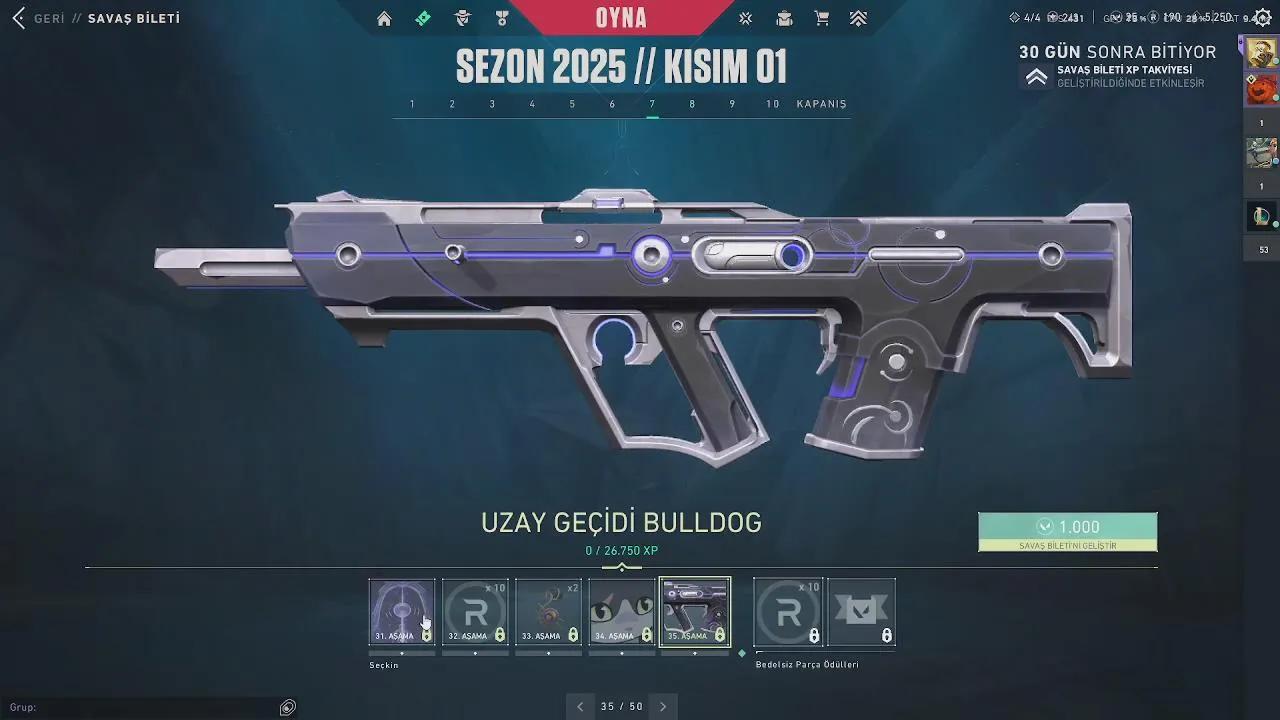
Task: Select the tier 31 reward tile
Action: (x=402, y=611)
